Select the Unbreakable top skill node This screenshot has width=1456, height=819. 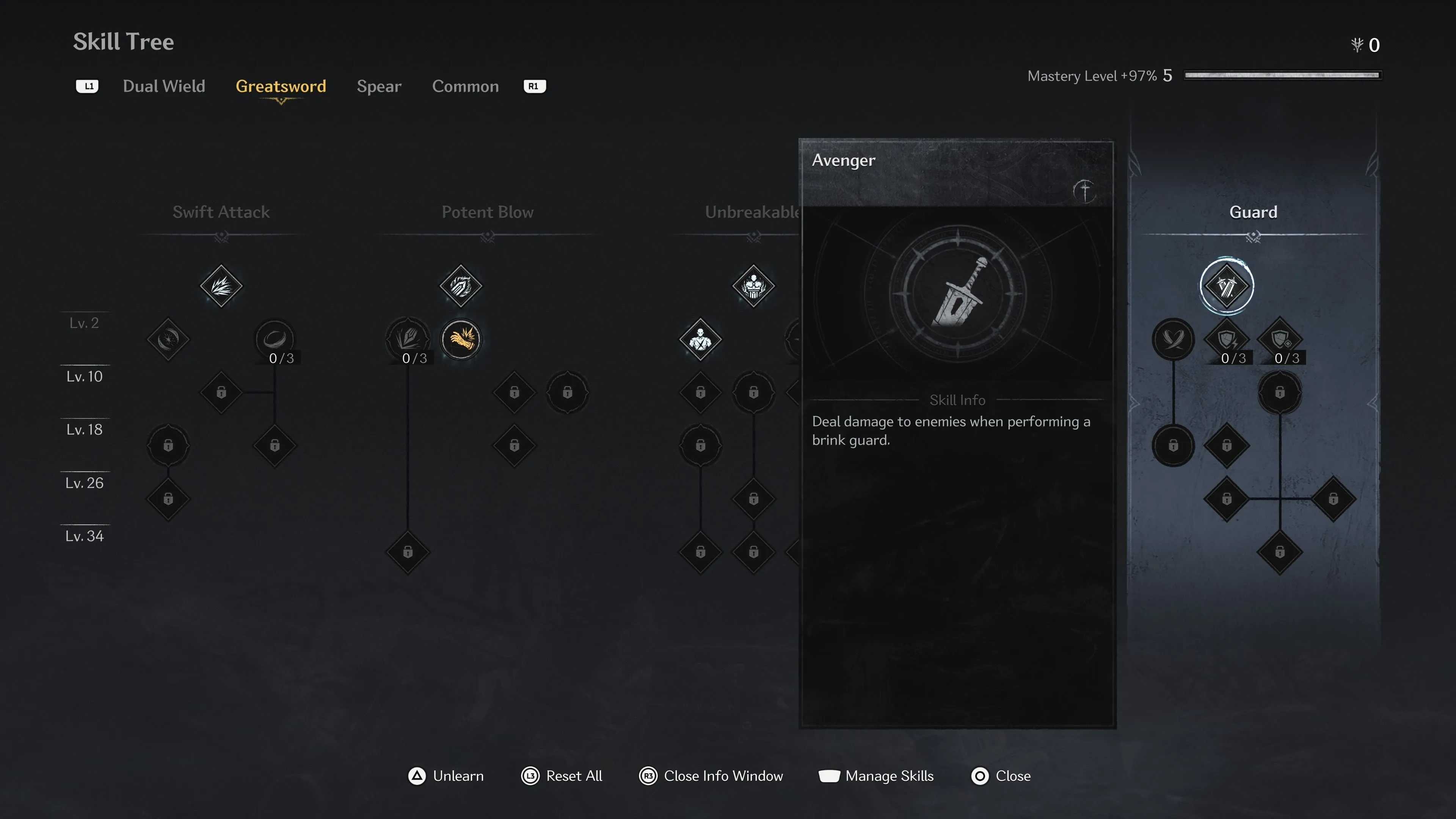(753, 286)
